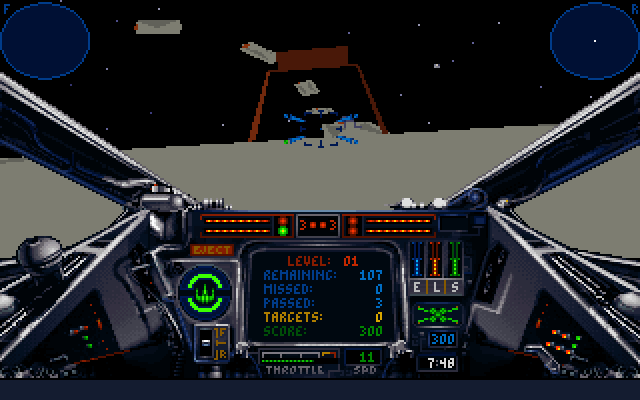Click the throttle gauge bar
Screen dimensions: 640x400
[297, 357]
